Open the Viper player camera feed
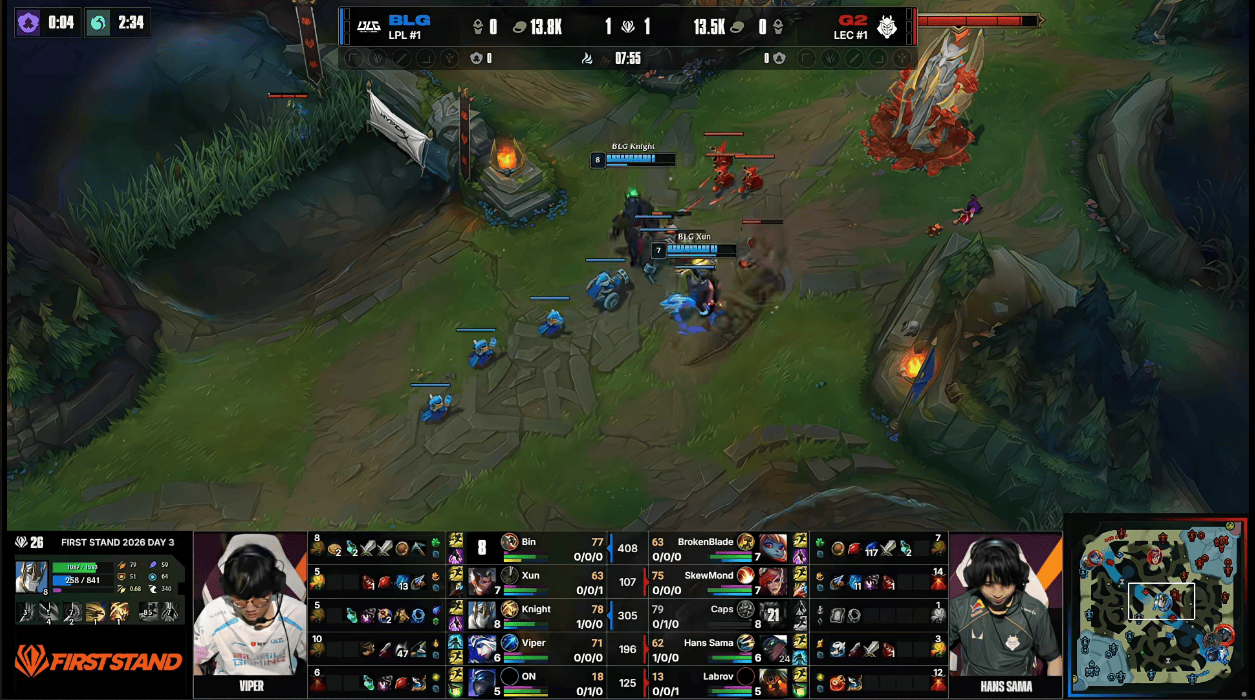The width and height of the screenshot is (1255, 700). pos(249,614)
